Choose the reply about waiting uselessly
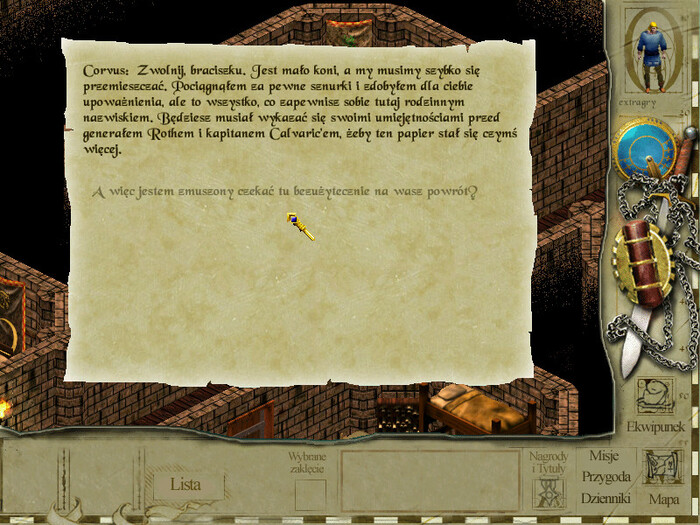This screenshot has height=525, width=700. [x=284, y=193]
